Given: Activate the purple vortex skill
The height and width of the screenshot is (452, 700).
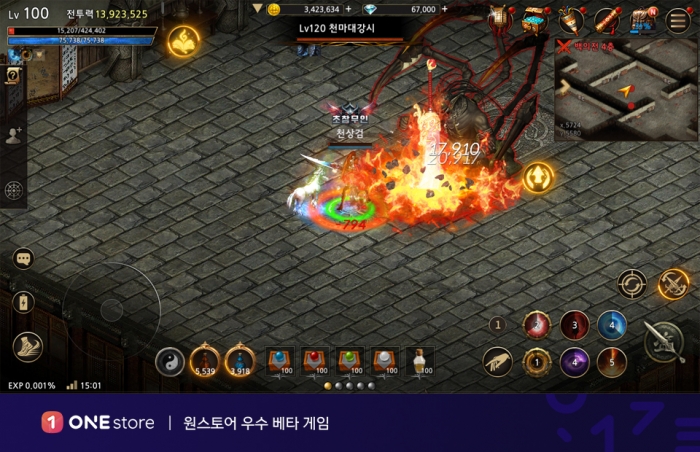Looking at the screenshot, I should (x=574, y=361).
